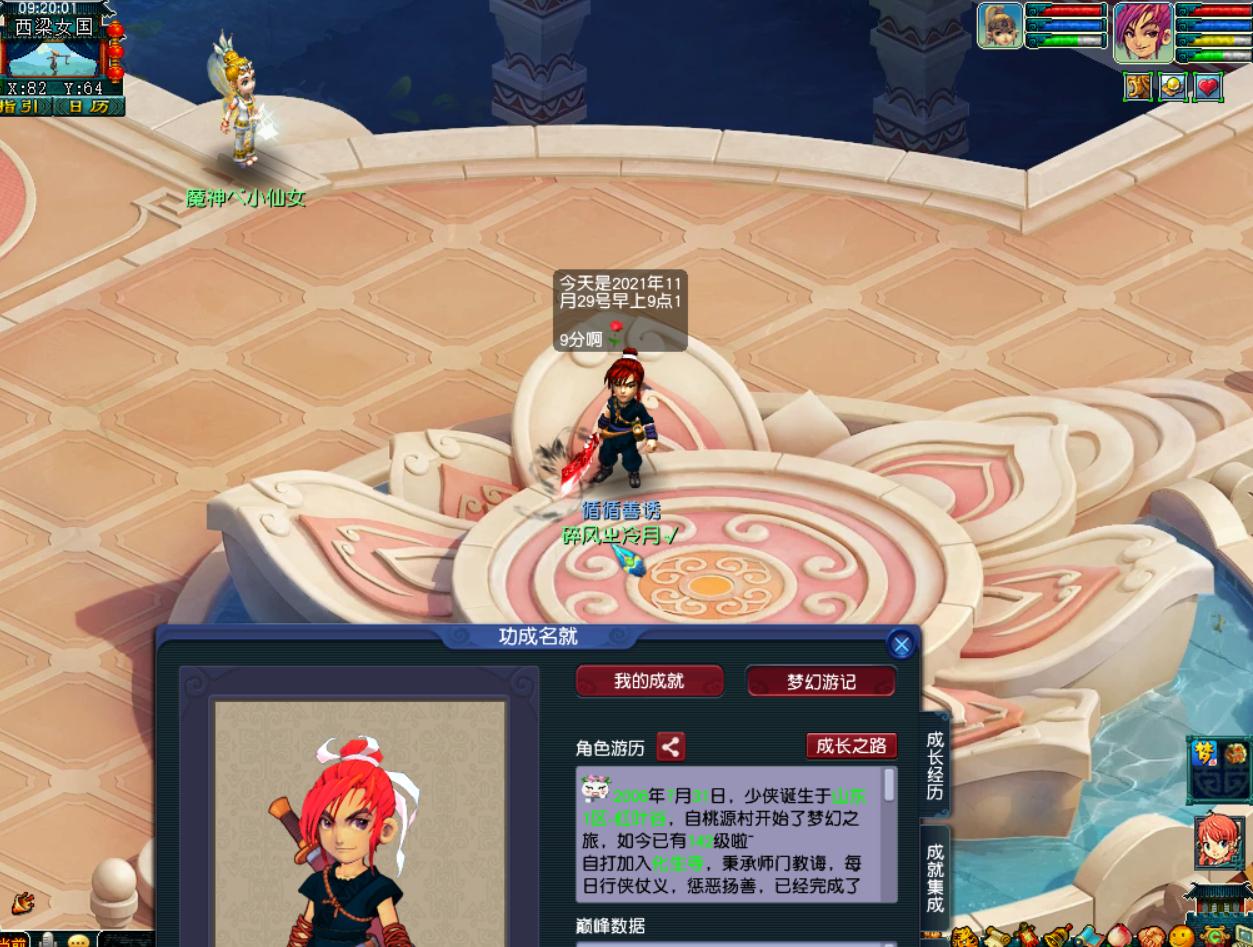The width and height of the screenshot is (1253, 947).
Task: Open the golden bell toolbar icon
Action: pos(1057,938)
